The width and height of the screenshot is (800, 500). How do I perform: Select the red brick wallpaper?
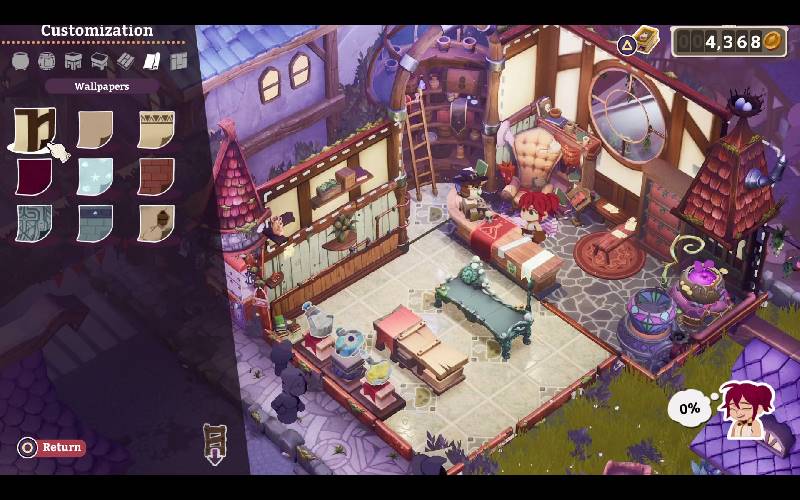tap(156, 177)
